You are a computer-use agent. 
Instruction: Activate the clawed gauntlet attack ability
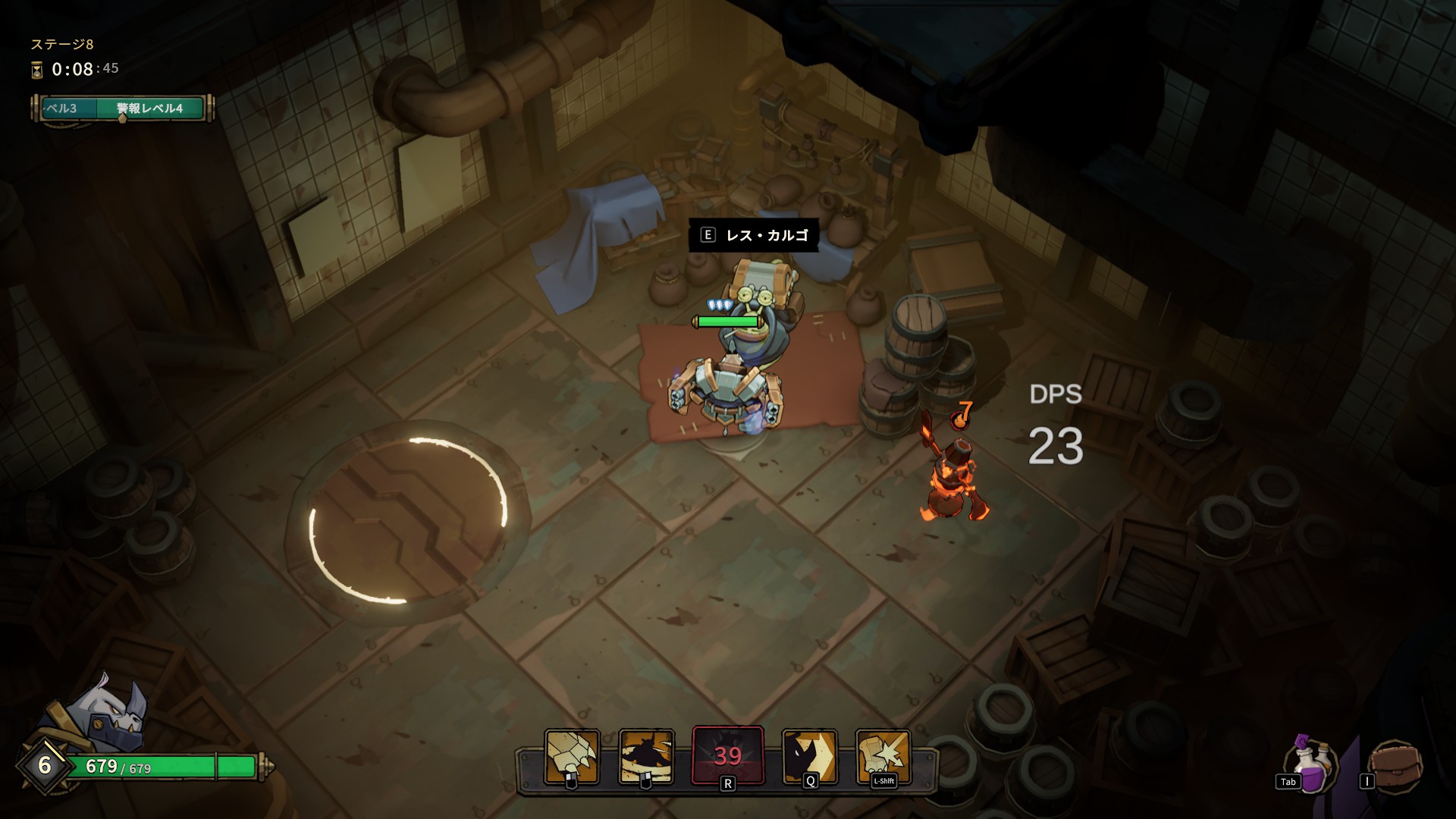[573, 756]
